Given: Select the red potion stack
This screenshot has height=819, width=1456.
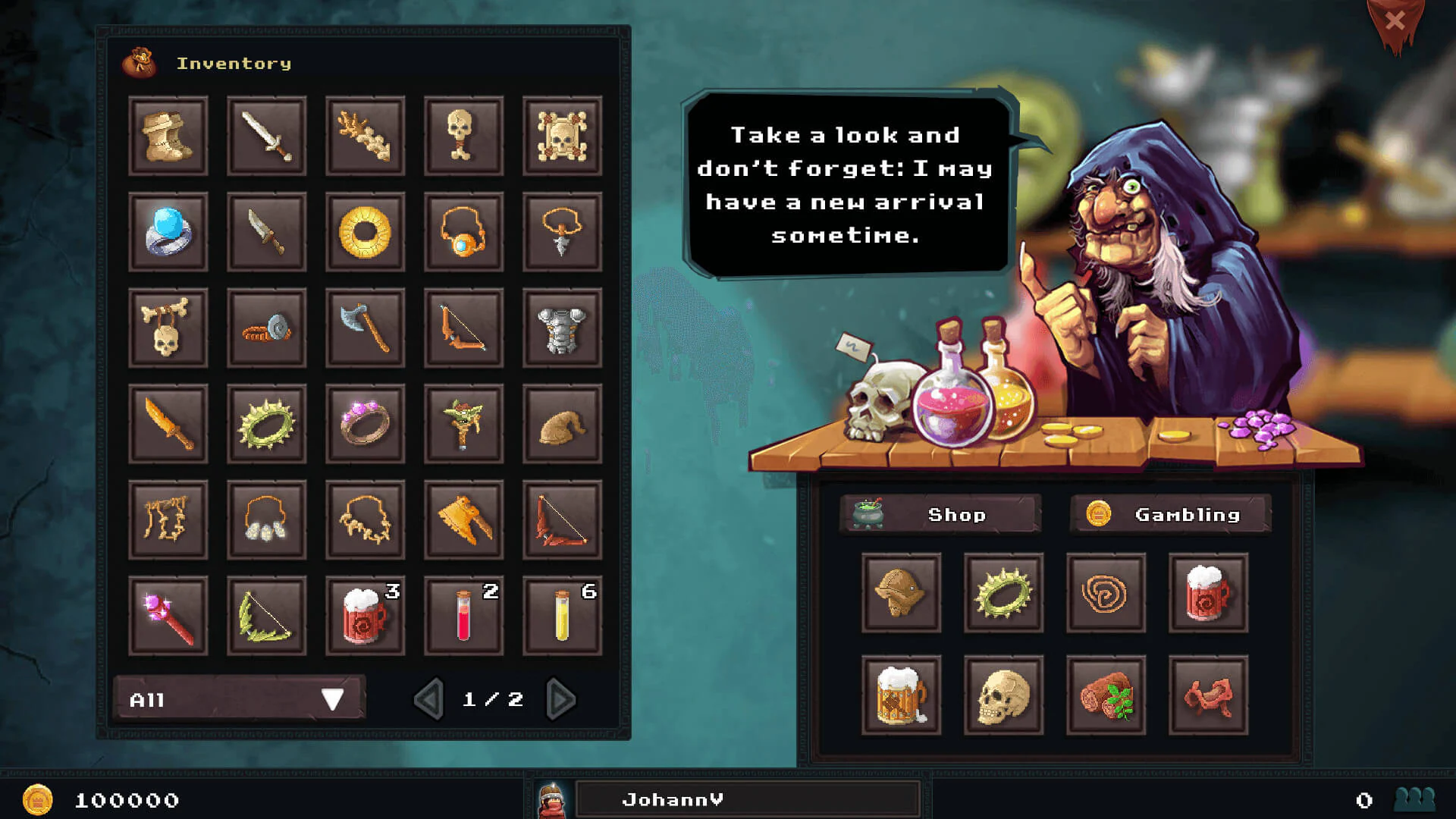Looking at the screenshot, I should 463,615.
